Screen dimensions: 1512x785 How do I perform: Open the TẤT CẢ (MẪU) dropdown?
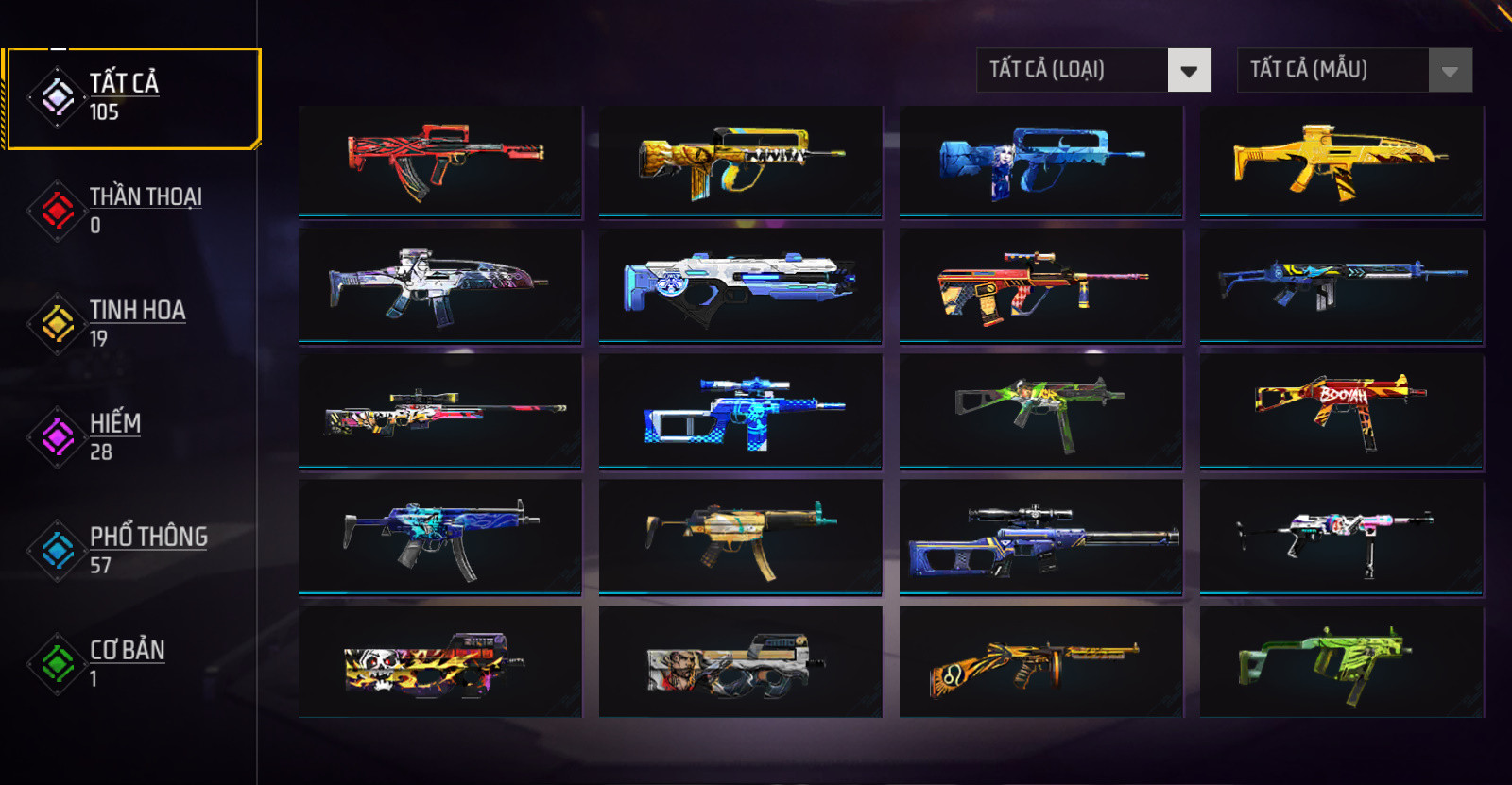1354,70
